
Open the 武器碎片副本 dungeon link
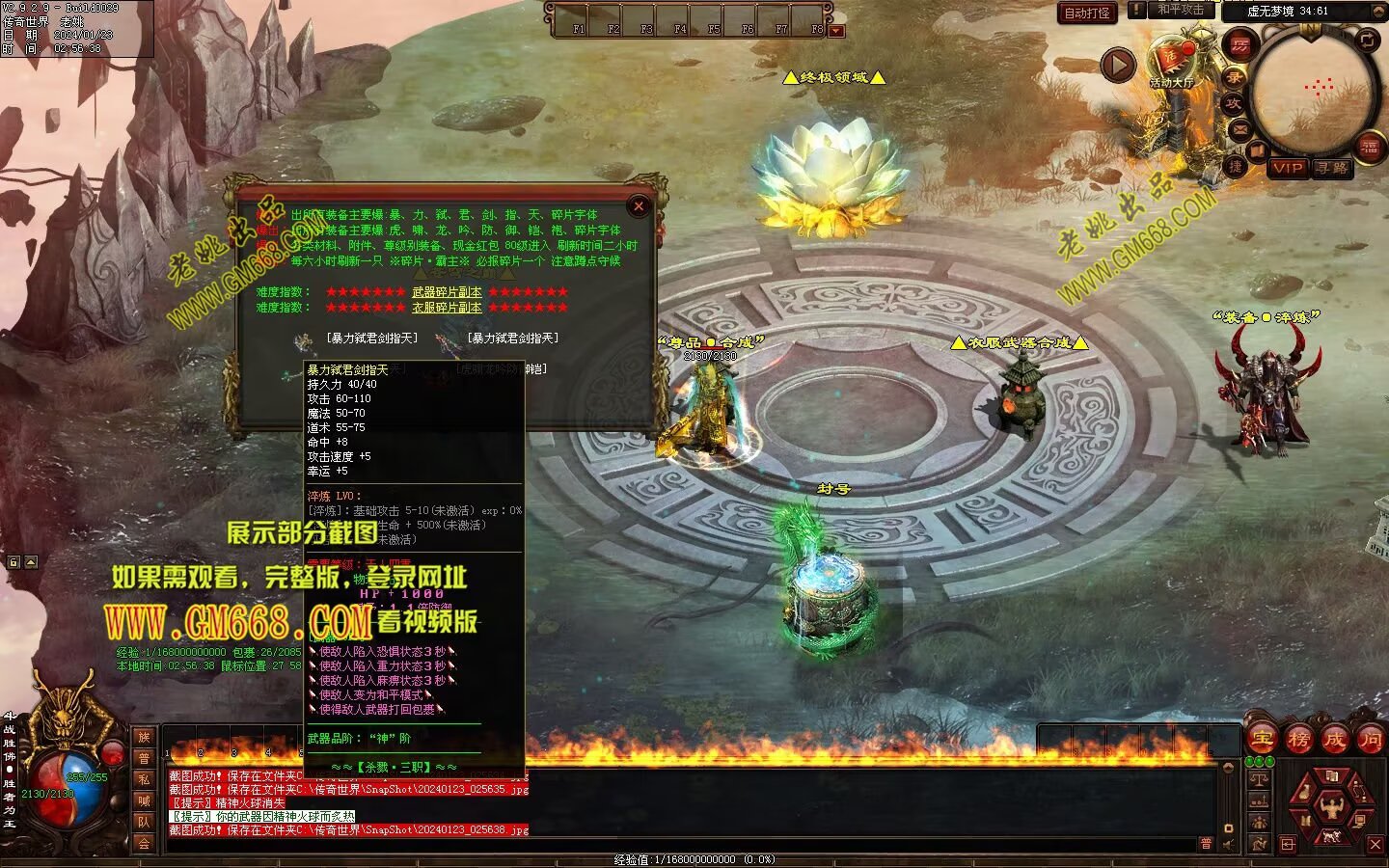coord(447,292)
